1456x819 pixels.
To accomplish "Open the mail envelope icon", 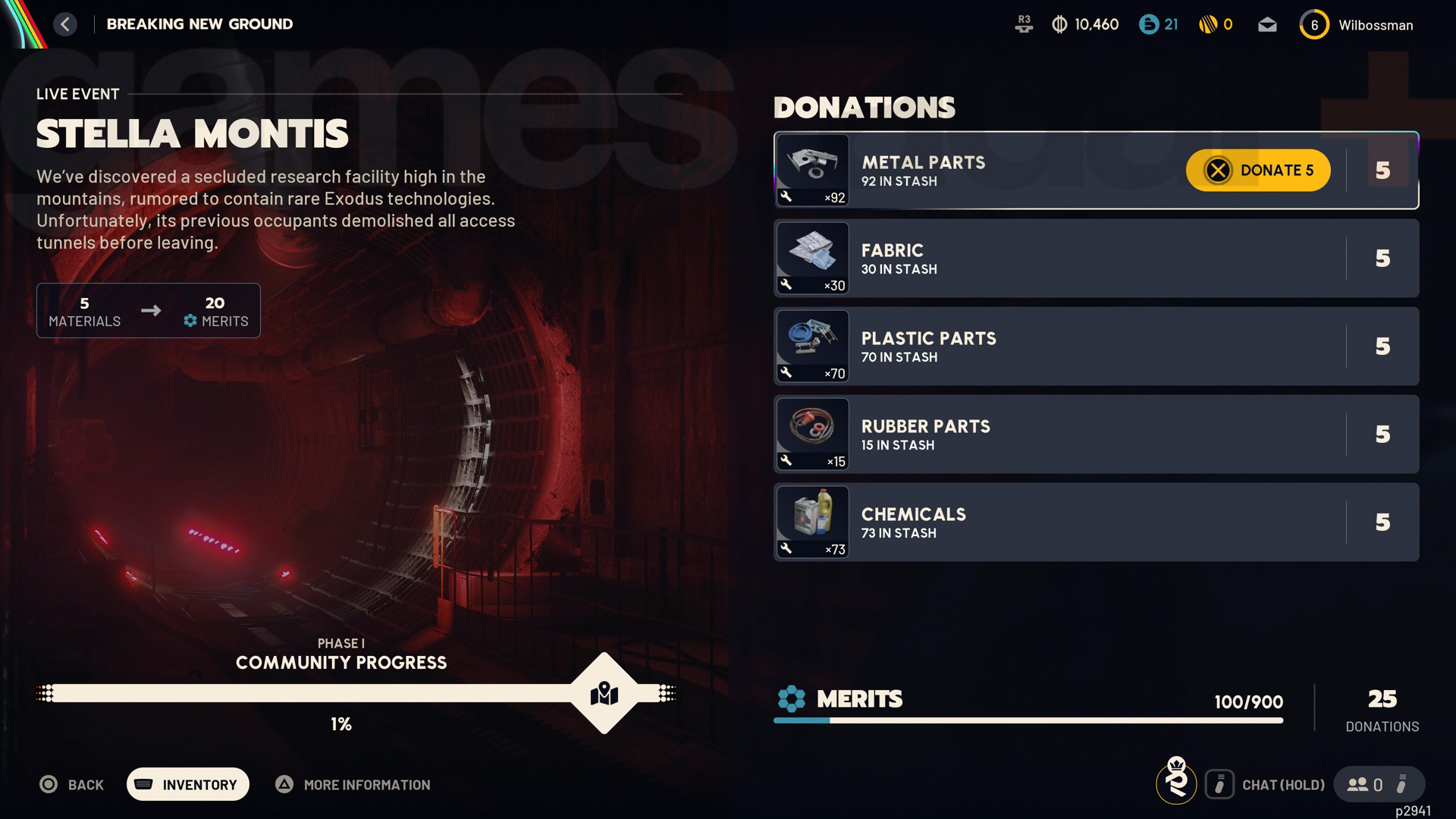I will pos(1267,24).
